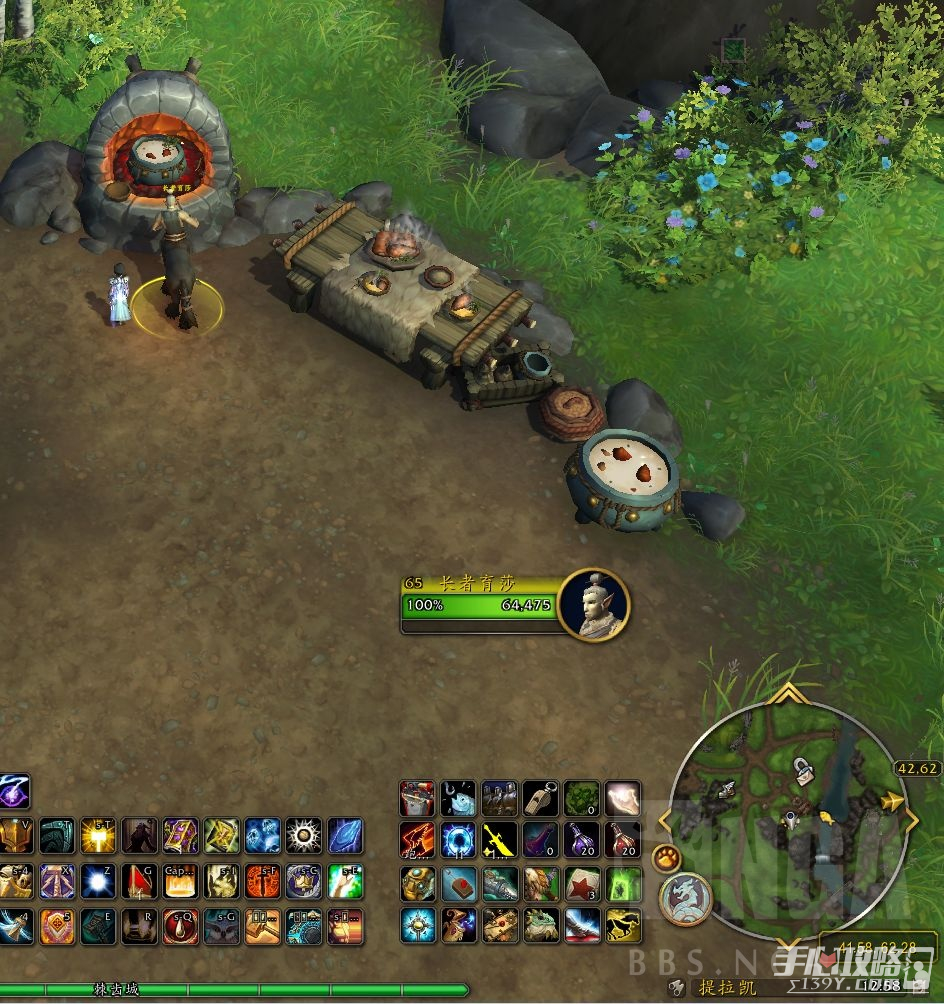Image resolution: width=944 pixels, height=1004 pixels.
Task: Use the red potion flask with 20 charges
Action: coord(622,840)
